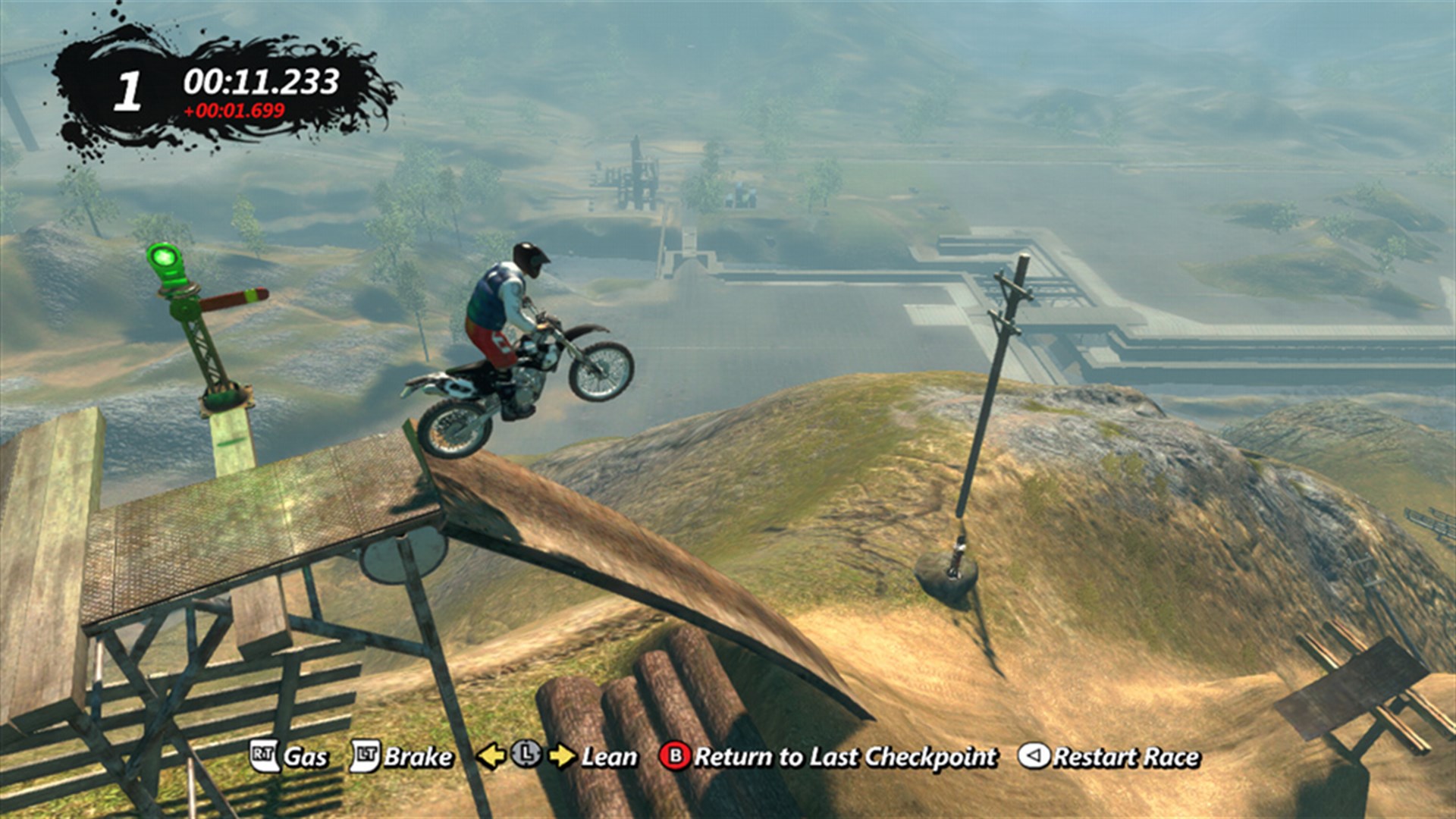Select the Restart Race option

[1126, 756]
